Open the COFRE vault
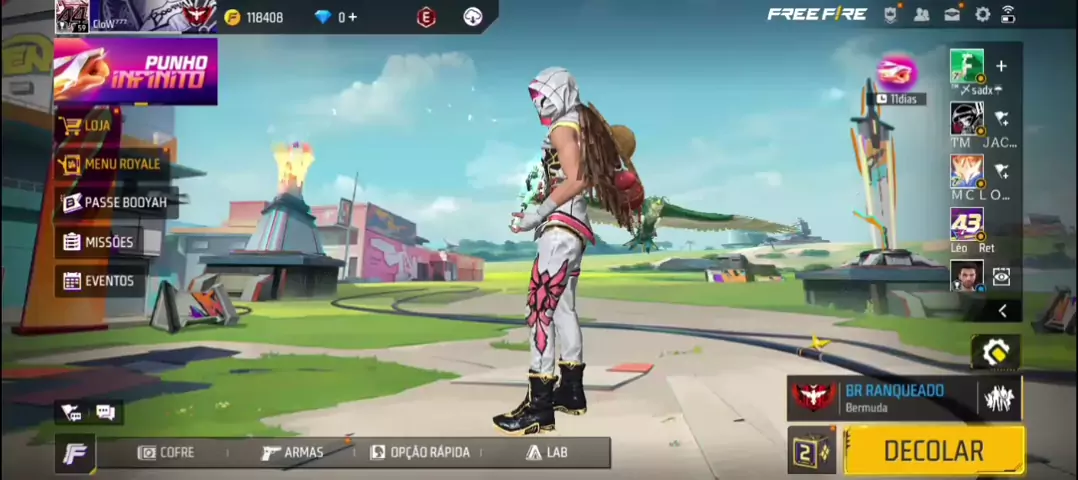Image resolution: width=1078 pixels, height=480 pixels. 166,452
